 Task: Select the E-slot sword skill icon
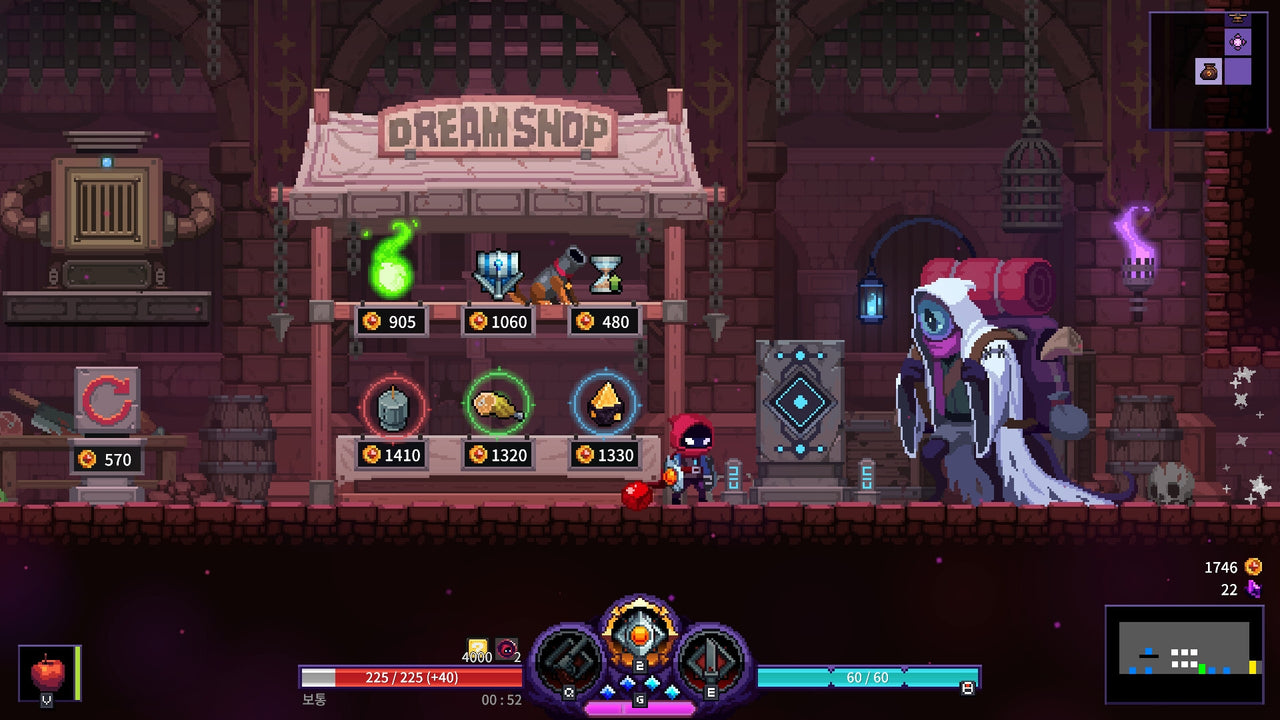710,655
